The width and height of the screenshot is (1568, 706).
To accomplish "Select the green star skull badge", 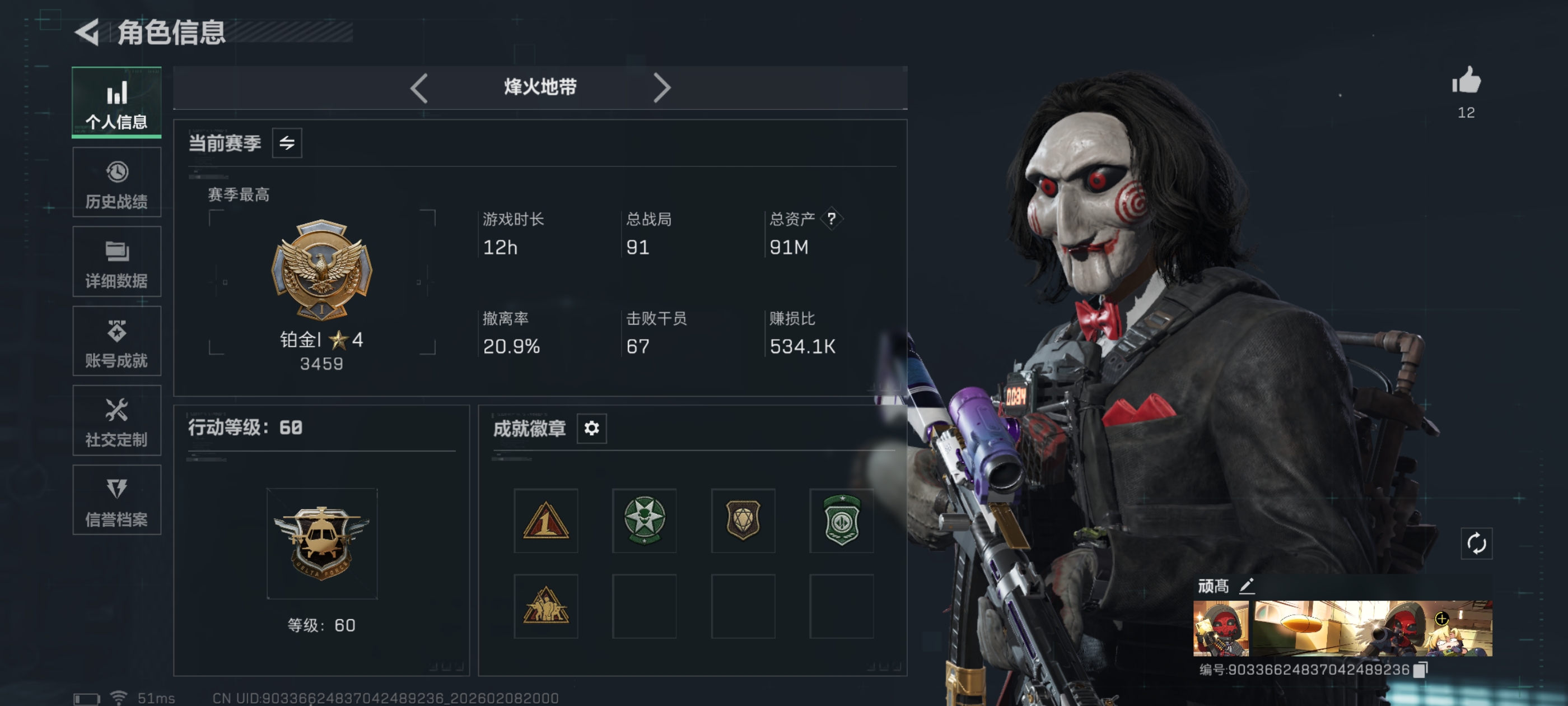I will pos(644,520).
